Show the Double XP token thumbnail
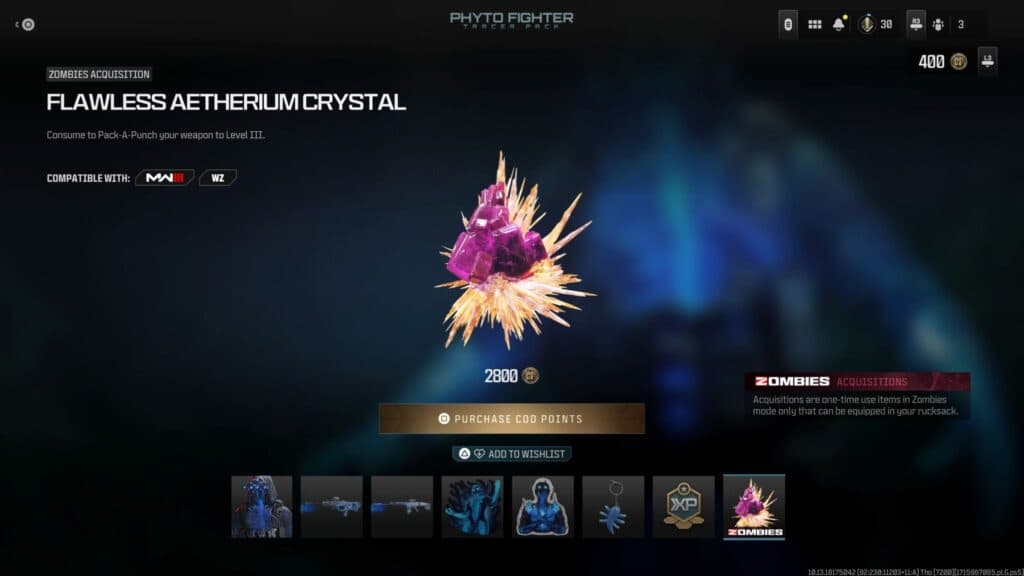Image resolution: width=1024 pixels, height=576 pixels. [684, 506]
